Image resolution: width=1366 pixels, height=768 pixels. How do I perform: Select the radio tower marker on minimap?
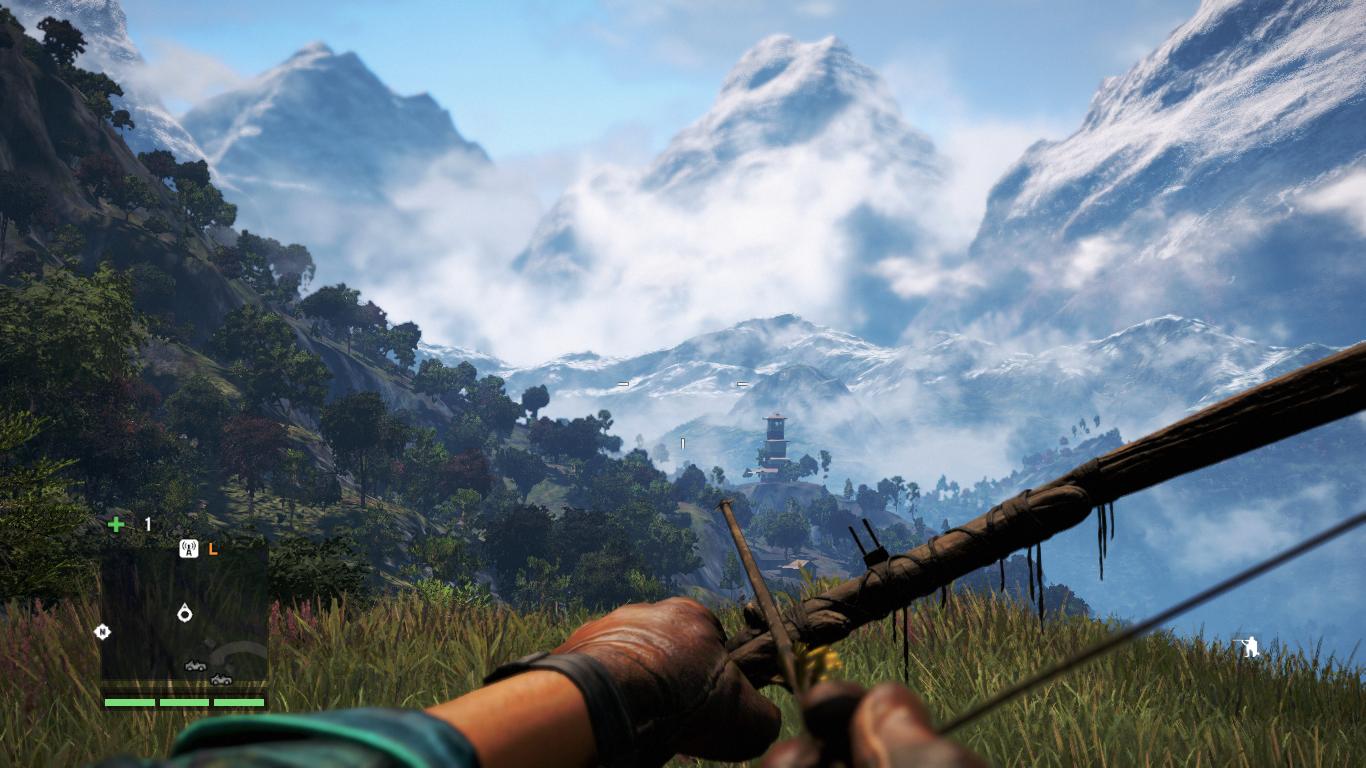(x=188, y=548)
